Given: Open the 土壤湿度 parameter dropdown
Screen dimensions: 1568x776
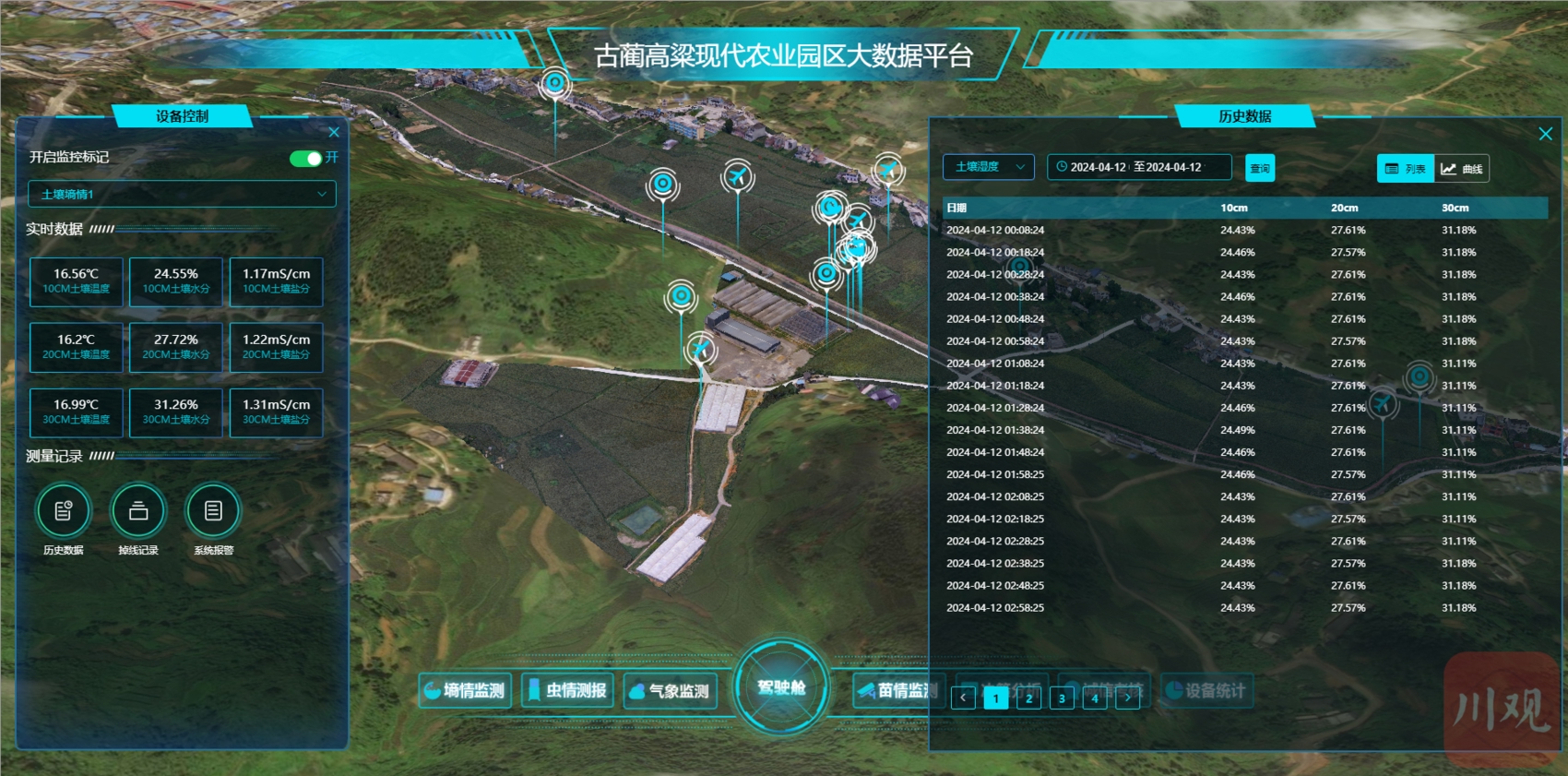Looking at the screenshot, I should coord(989,167).
